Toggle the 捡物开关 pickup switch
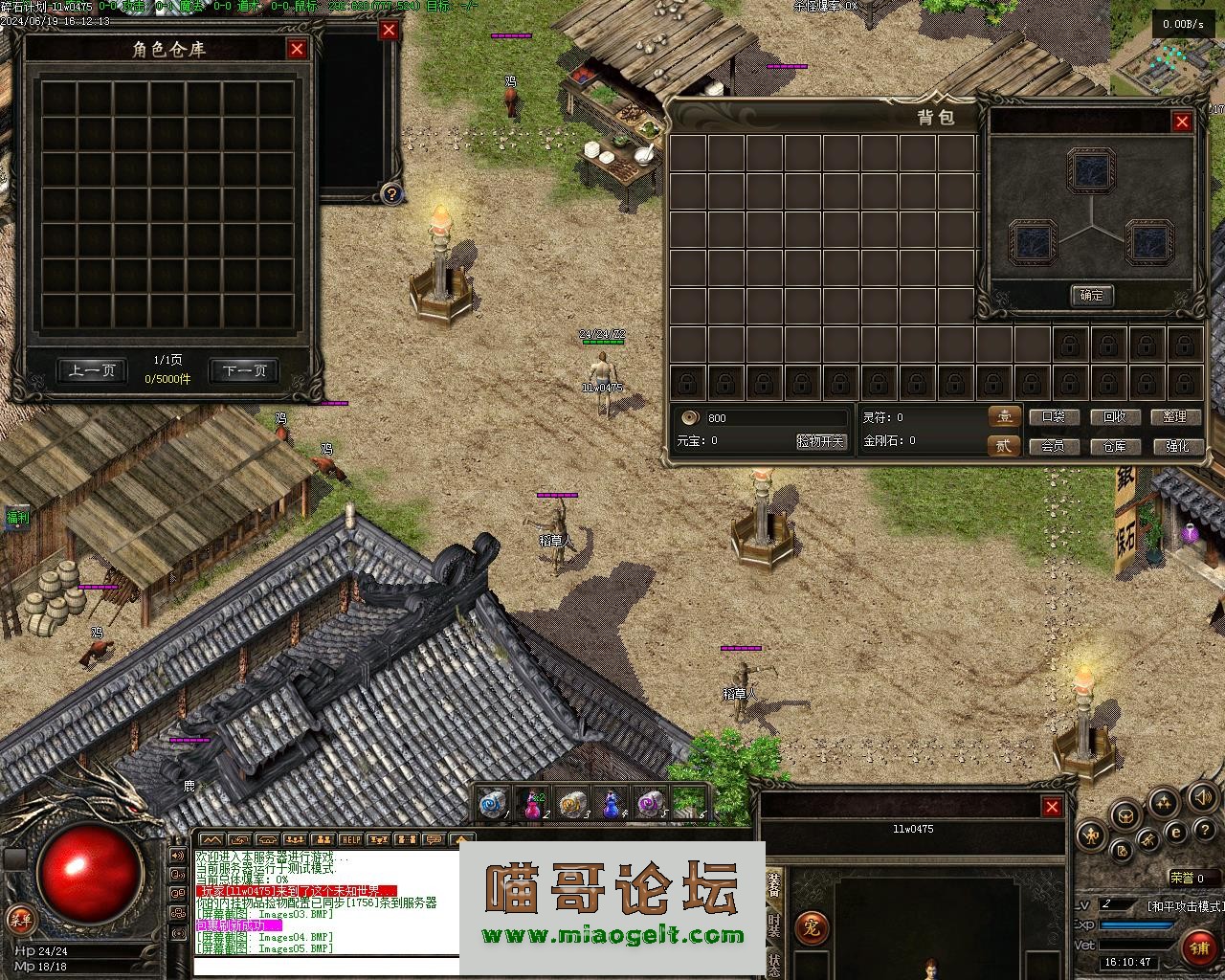This screenshot has width=1225, height=980. (821, 441)
